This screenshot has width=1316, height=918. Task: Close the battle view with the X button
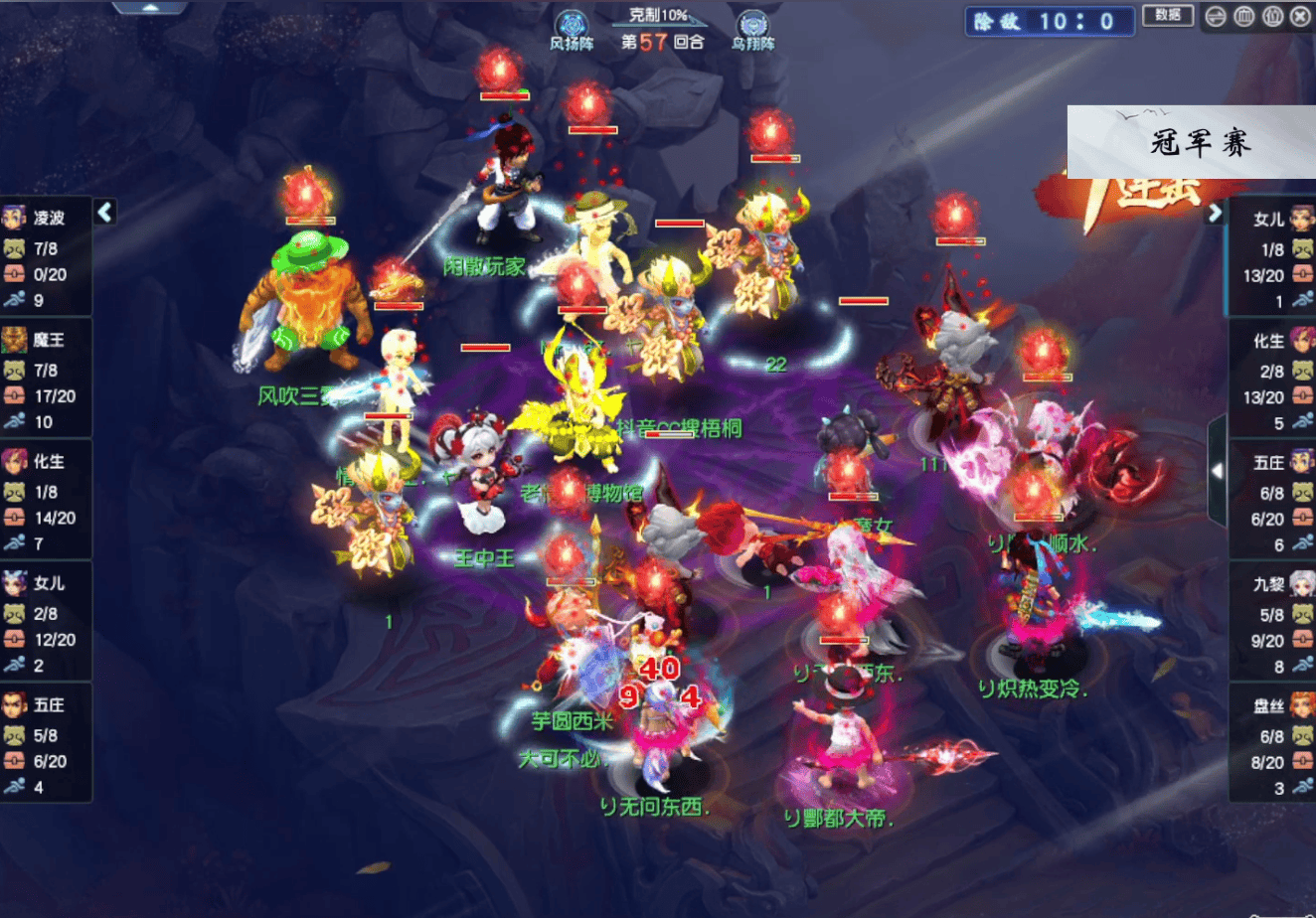pos(1300,16)
